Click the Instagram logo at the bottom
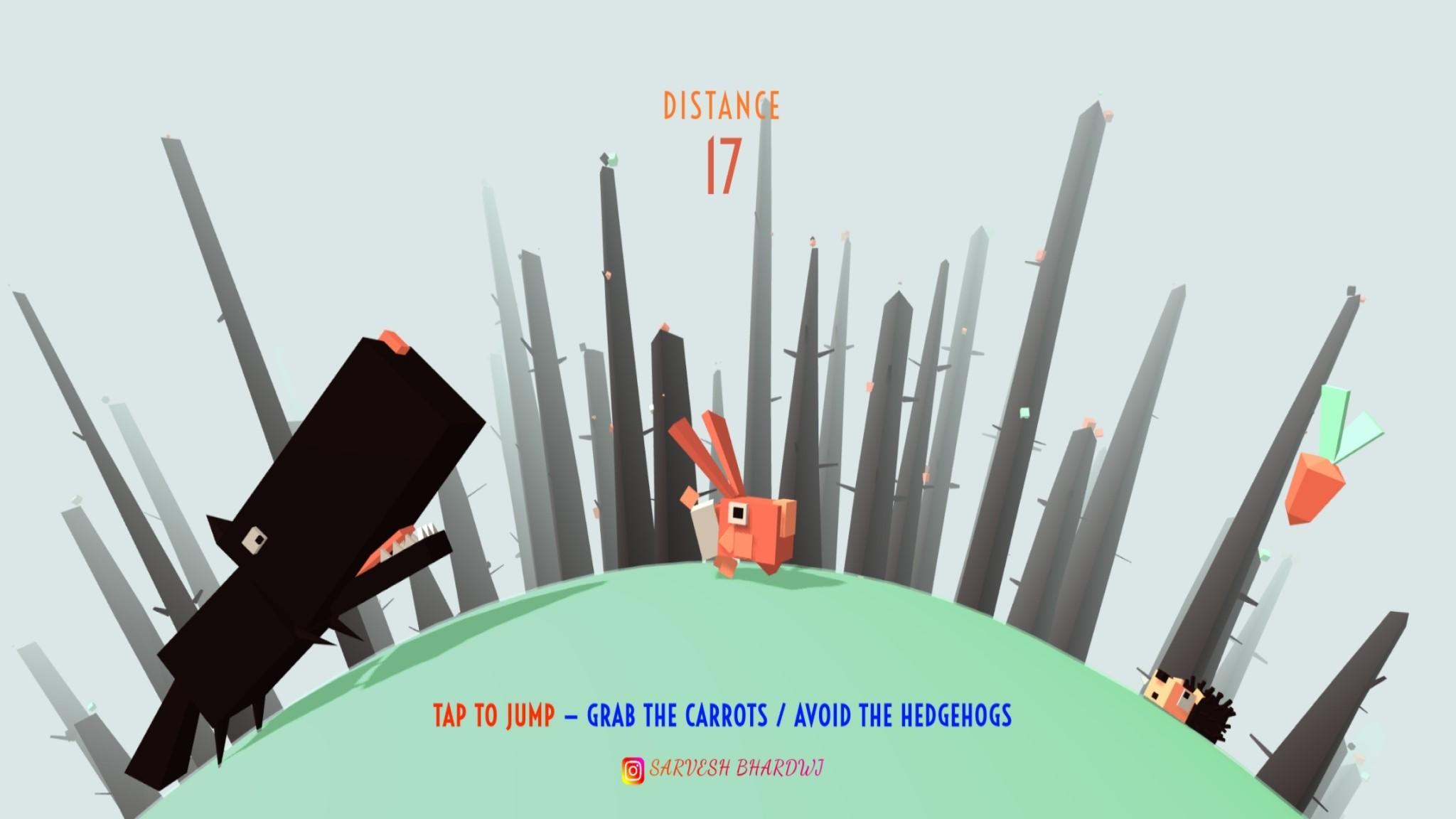This screenshot has width=1456, height=819. [631, 768]
